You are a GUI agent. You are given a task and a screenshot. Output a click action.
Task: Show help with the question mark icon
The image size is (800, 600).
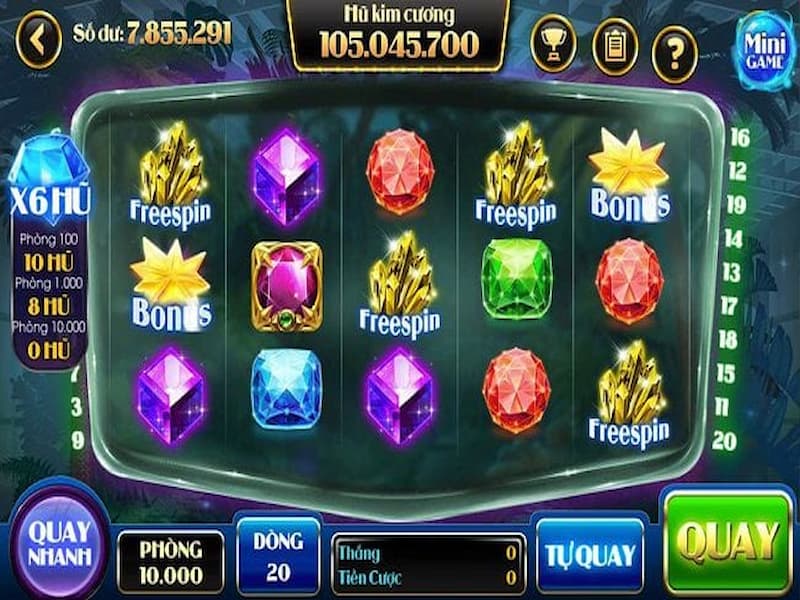pos(675,47)
